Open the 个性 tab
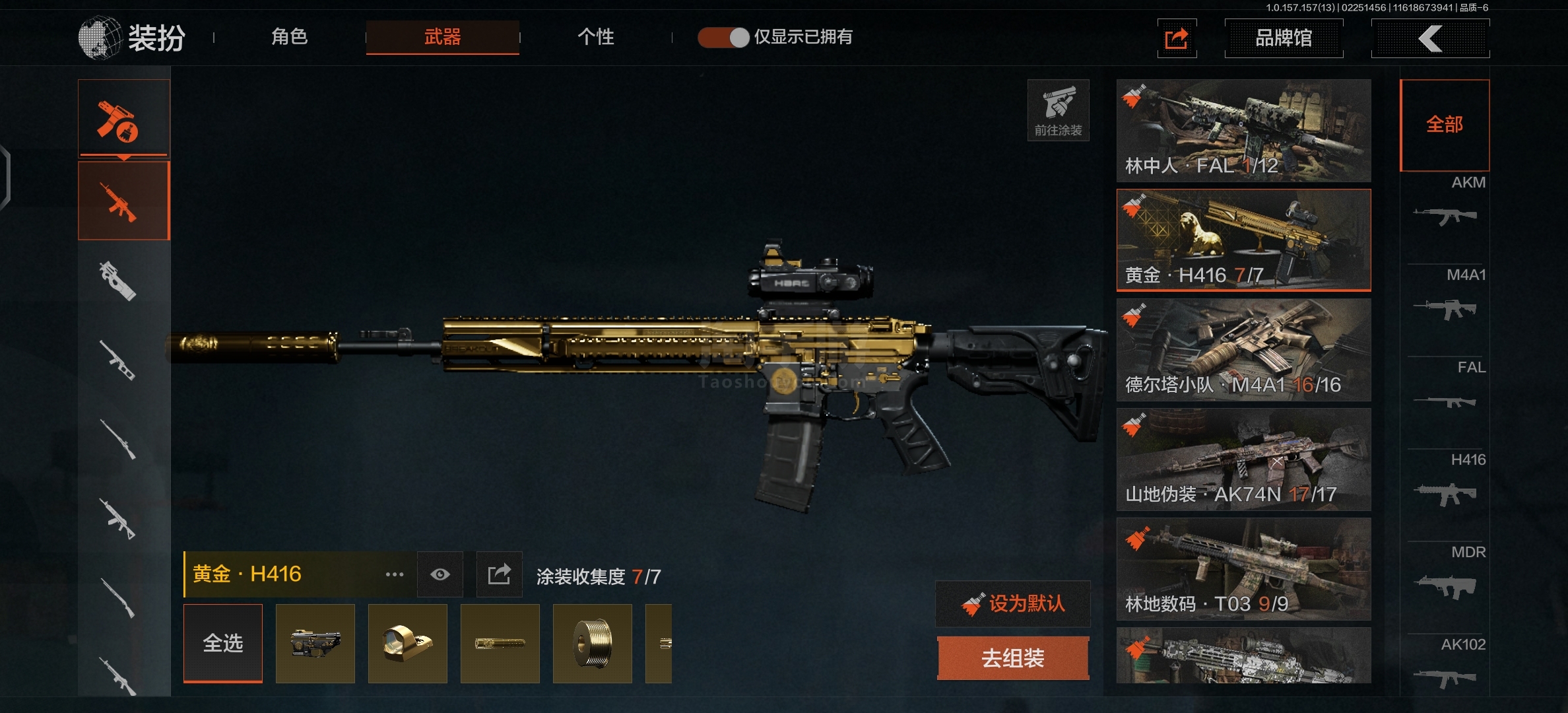Viewport: 1568px width, 713px height. click(595, 37)
